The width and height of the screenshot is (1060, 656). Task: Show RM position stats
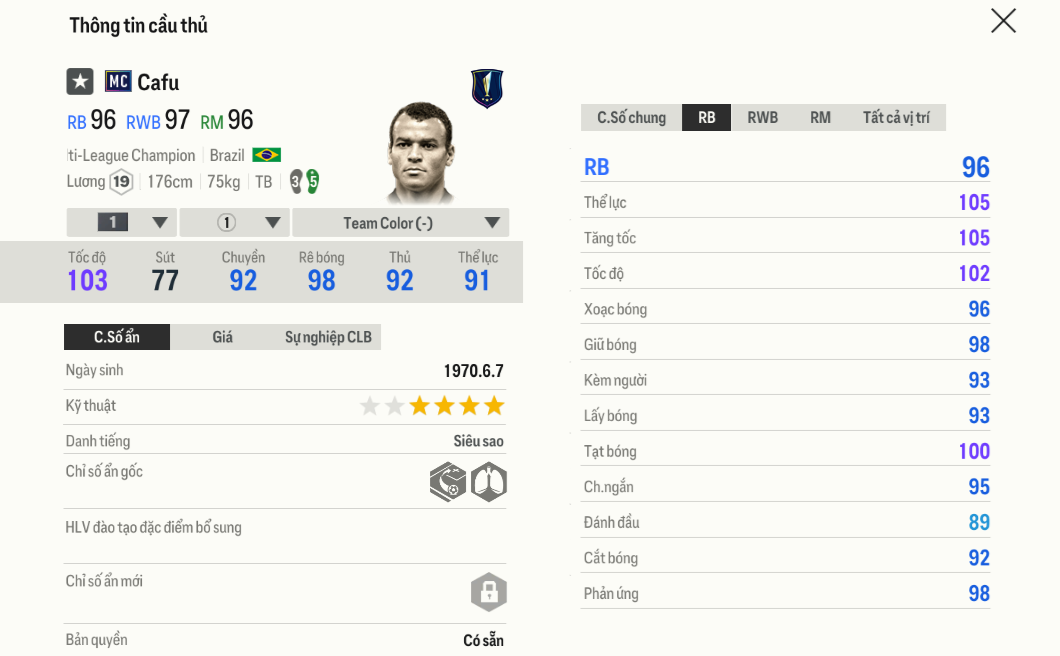(x=820, y=118)
